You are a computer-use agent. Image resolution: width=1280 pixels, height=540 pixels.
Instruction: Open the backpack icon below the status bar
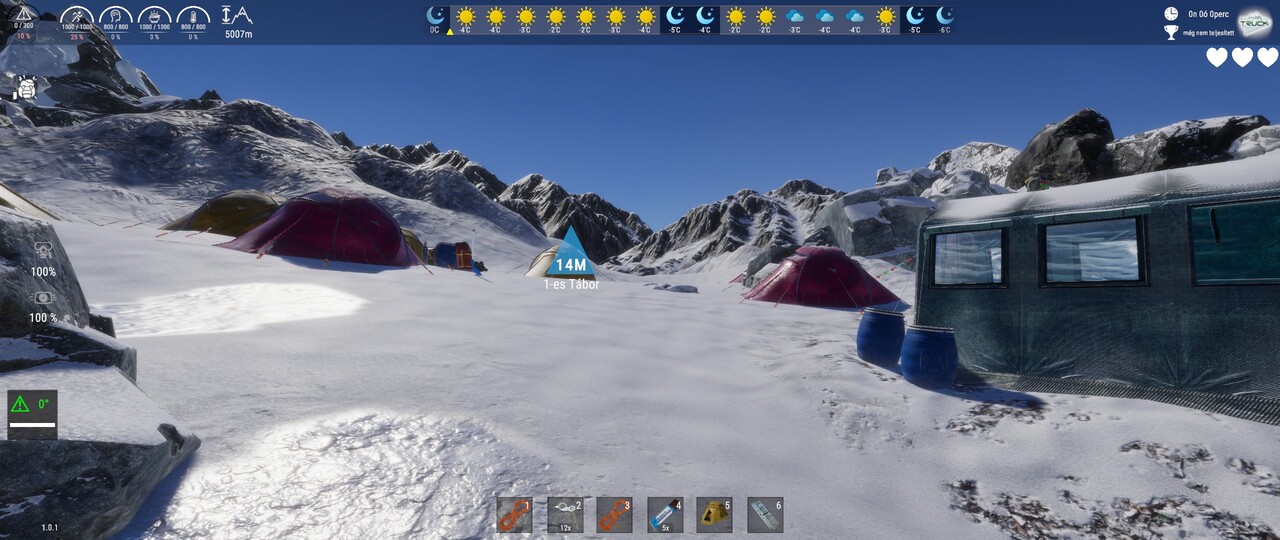pos(27,88)
